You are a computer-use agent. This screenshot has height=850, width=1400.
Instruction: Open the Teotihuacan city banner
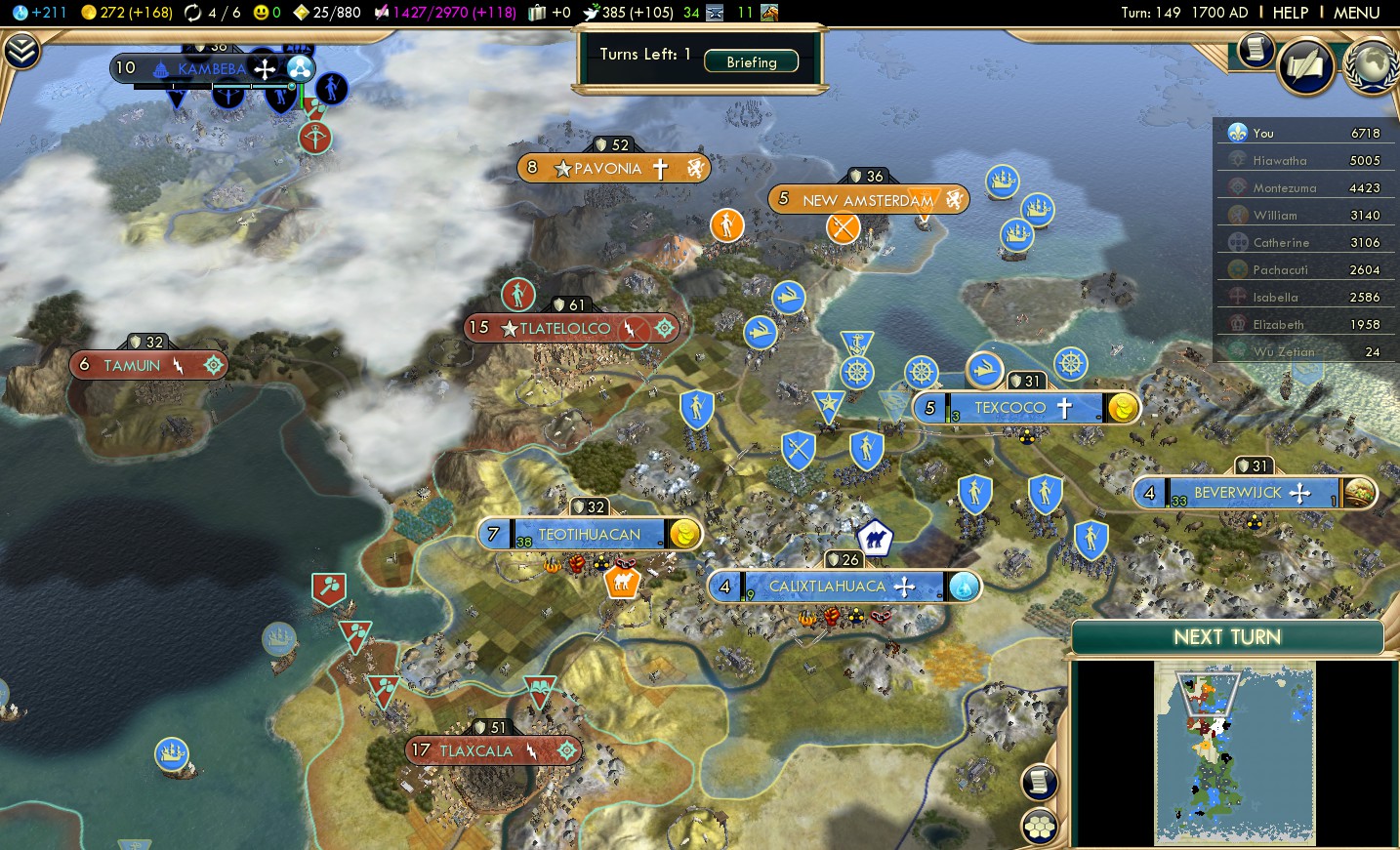click(589, 535)
